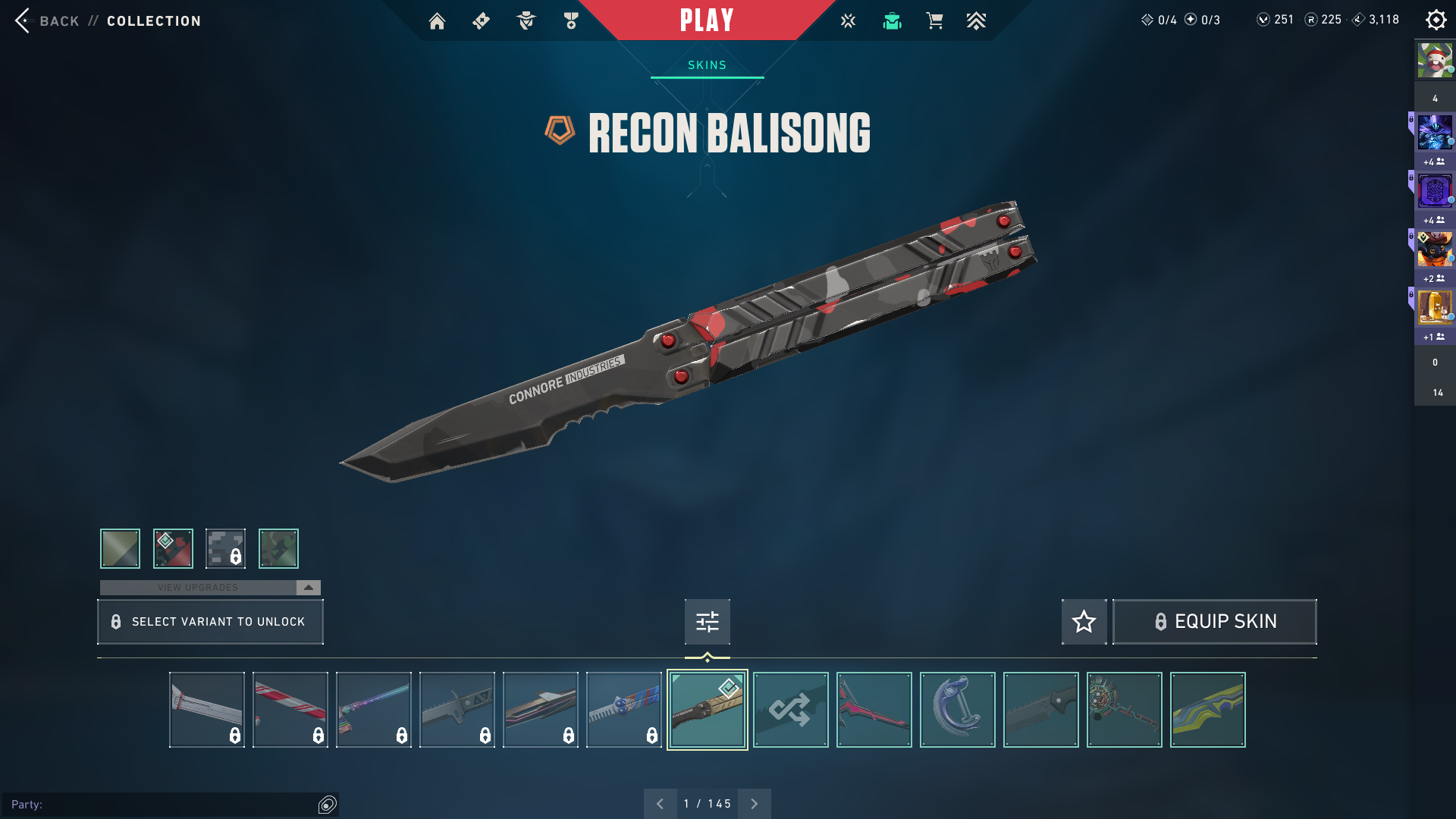Viewport: 1456px width, 819px height.
Task: Choose the blue crescent karambit skin thumbnail
Action: (x=957, y=710)
